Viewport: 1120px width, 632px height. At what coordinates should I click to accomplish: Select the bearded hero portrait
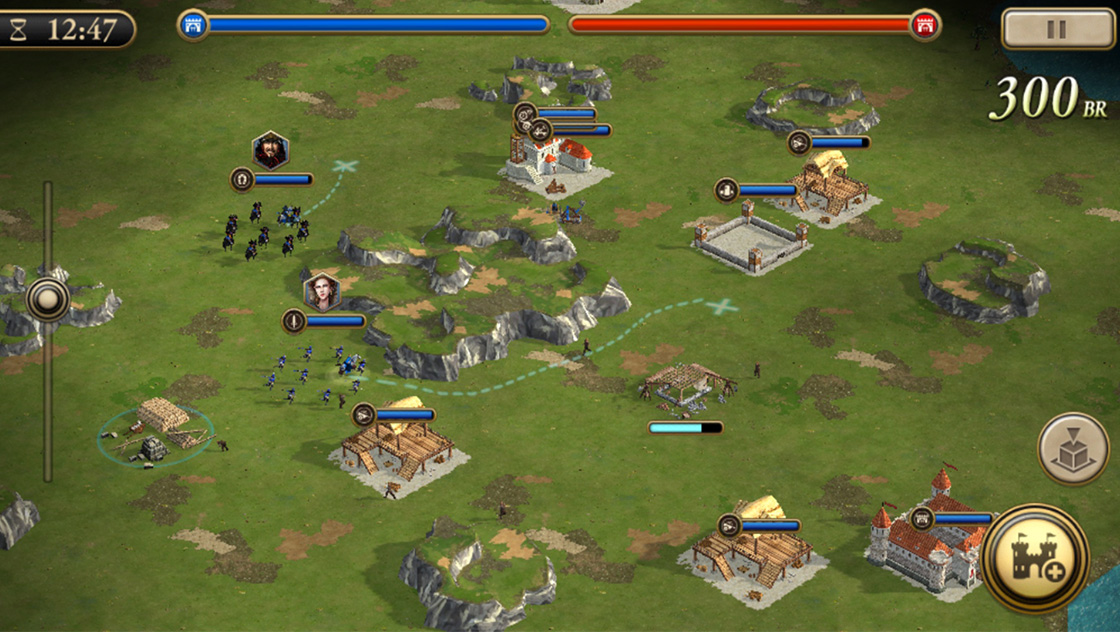(x=270, y=151)
